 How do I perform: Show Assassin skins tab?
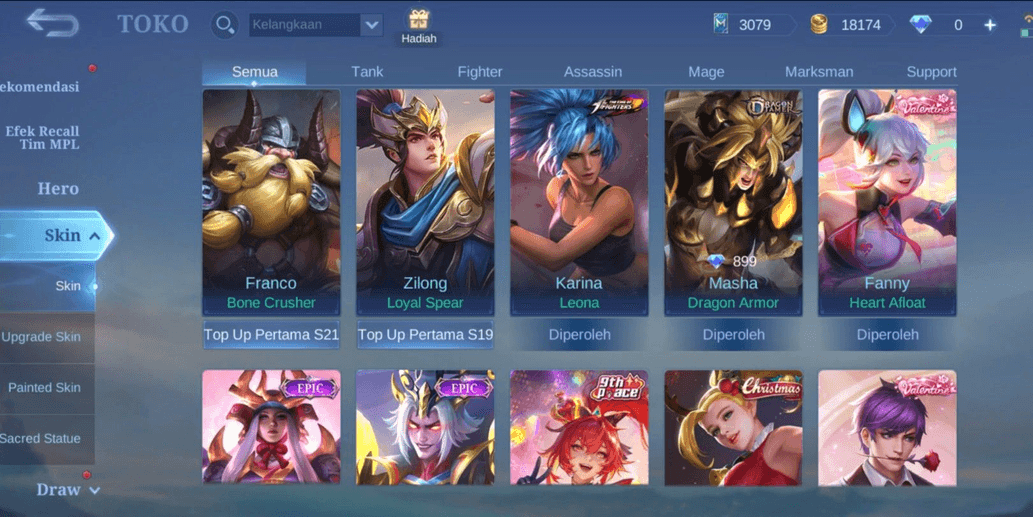coord(593,72)
